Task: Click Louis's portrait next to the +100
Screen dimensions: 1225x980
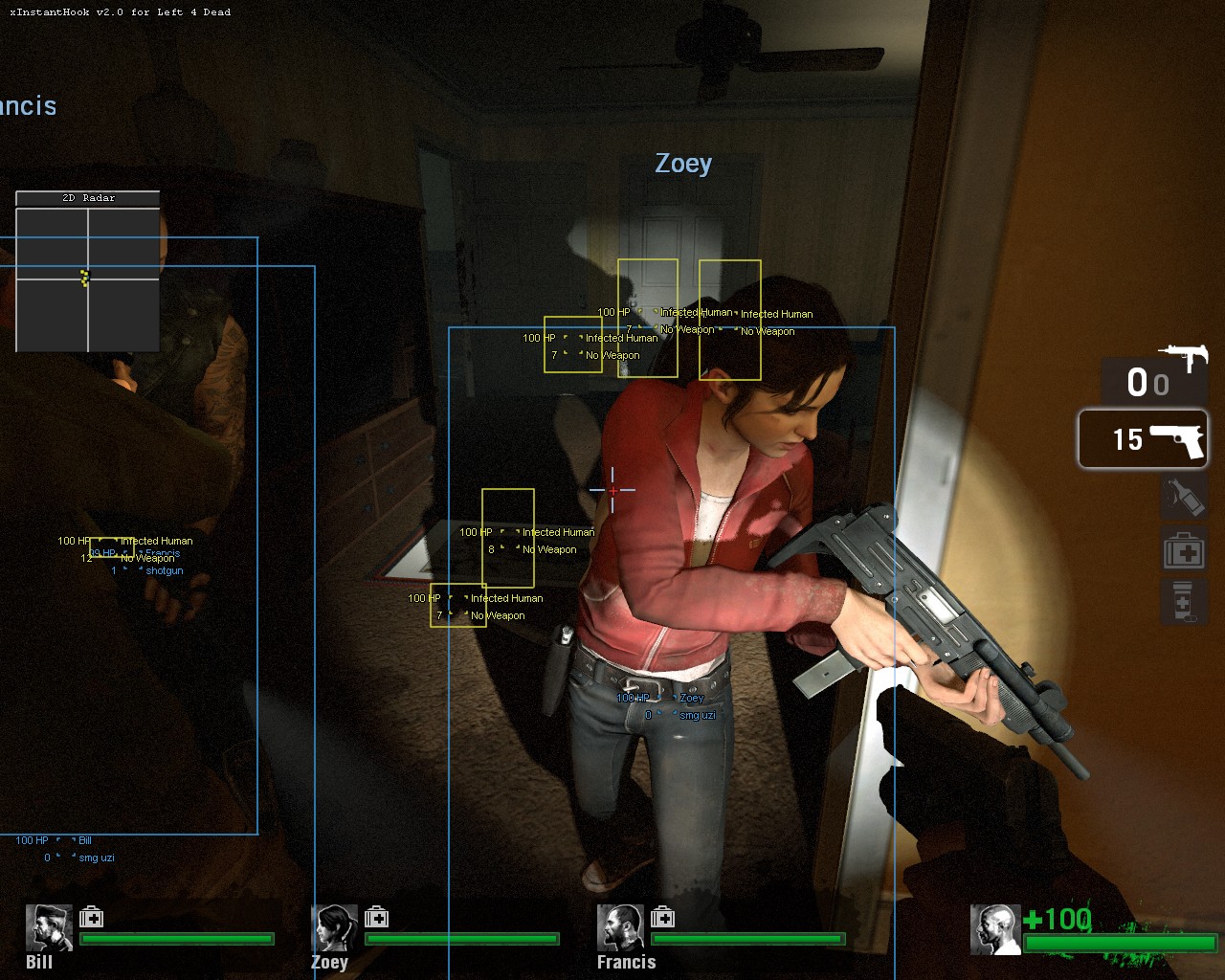Action: coord(995,928)
